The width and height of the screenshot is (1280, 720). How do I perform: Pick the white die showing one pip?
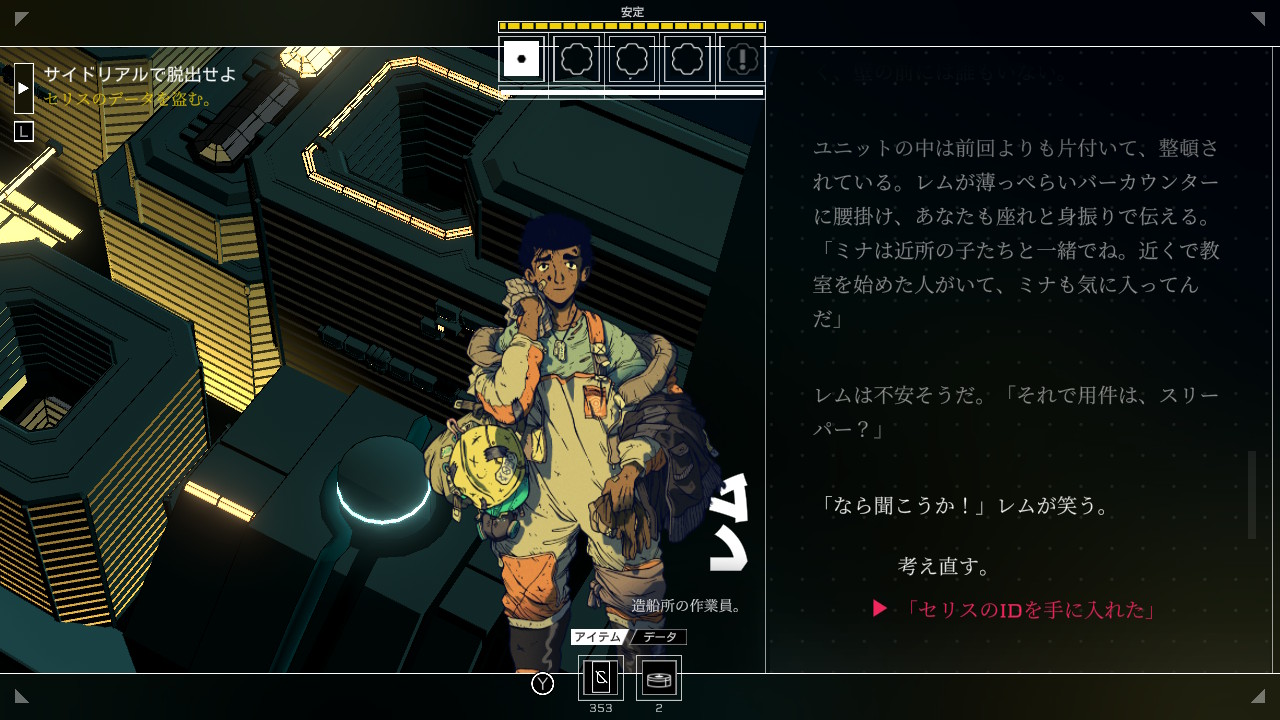coord(522,59)
